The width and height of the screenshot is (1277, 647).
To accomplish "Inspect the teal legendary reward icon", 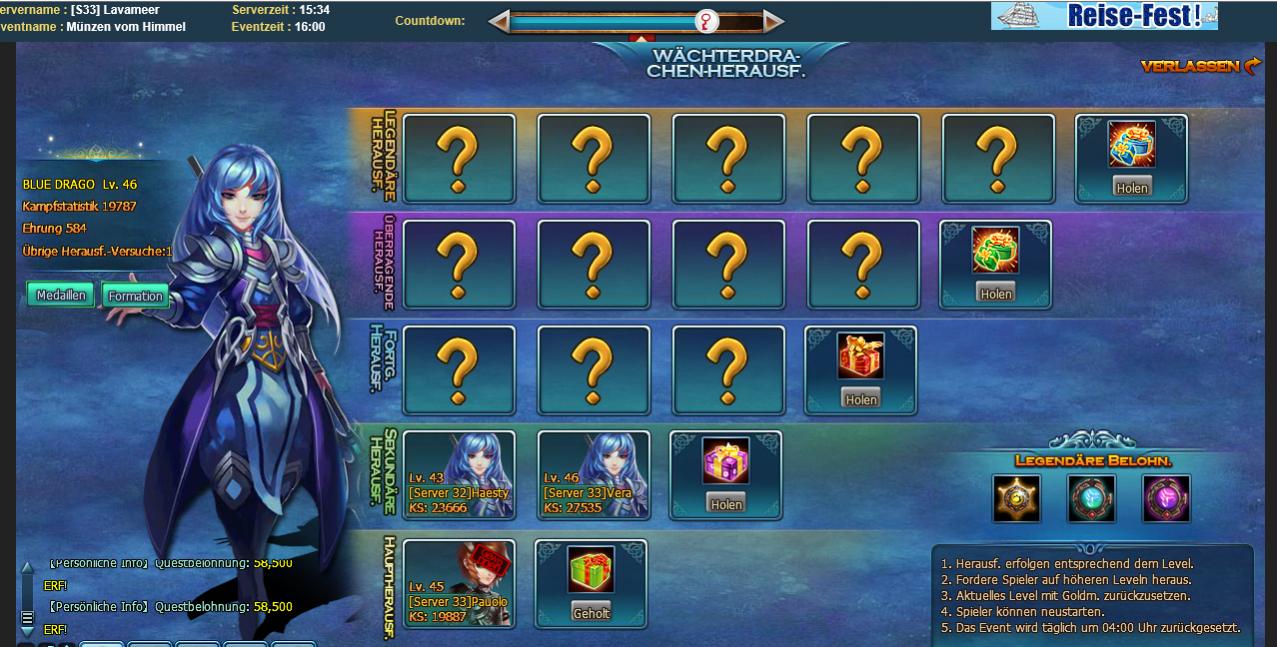I will pyautogui.click(x=1091, y=498).
